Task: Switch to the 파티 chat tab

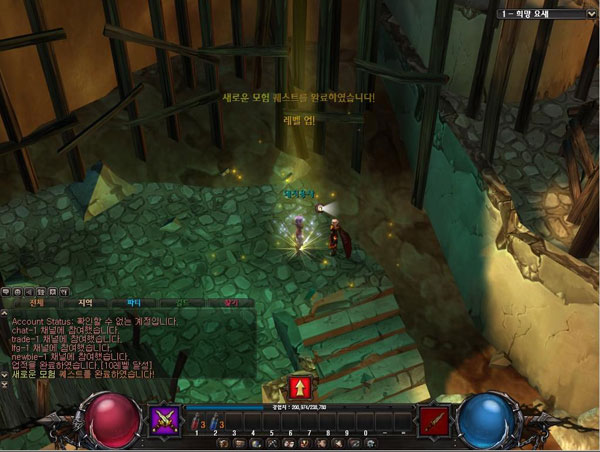Action: (134, 301)
